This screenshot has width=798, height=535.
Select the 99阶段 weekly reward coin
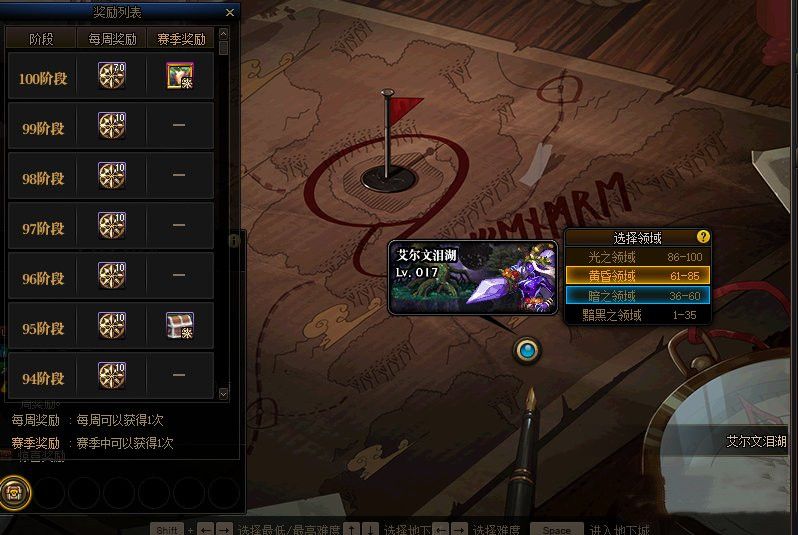111,126
